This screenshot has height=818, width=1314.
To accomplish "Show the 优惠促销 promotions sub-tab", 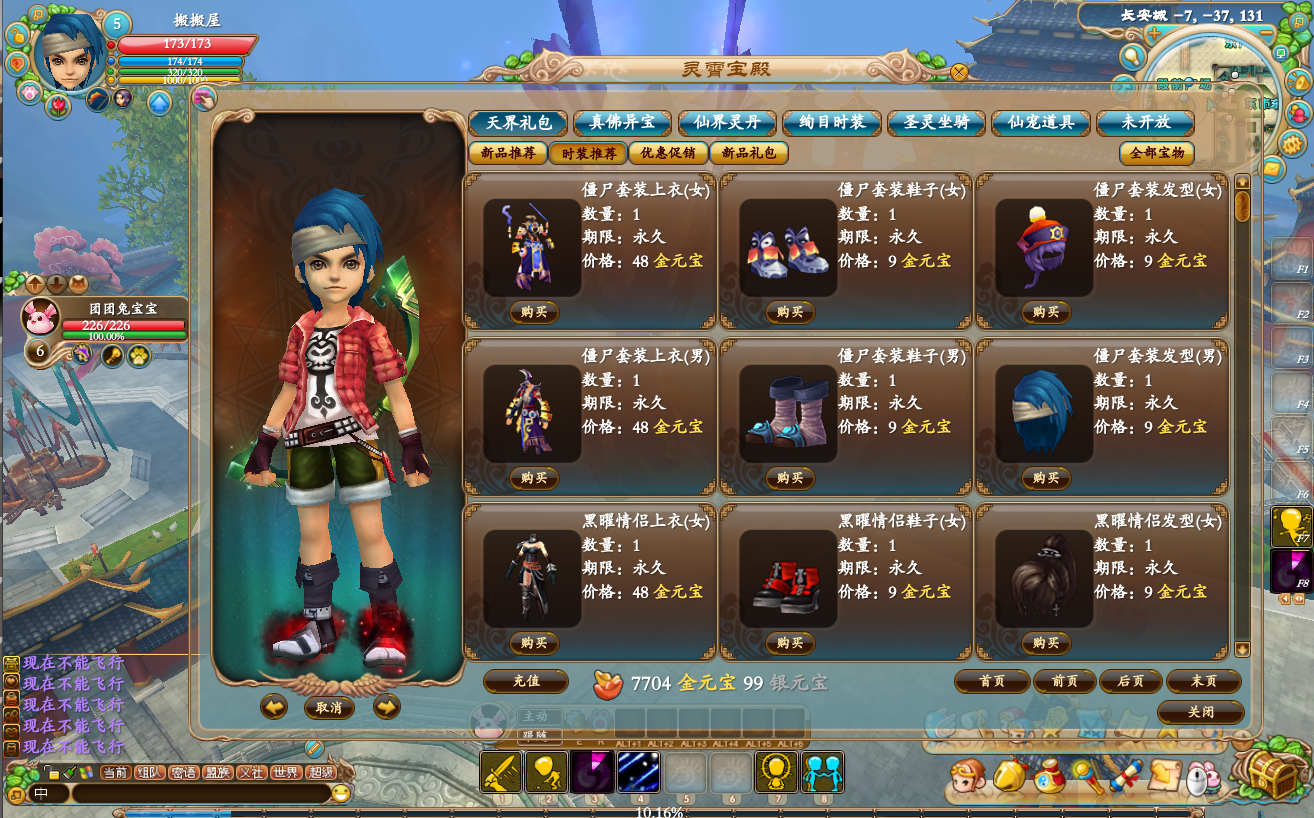I will (668, 154).
